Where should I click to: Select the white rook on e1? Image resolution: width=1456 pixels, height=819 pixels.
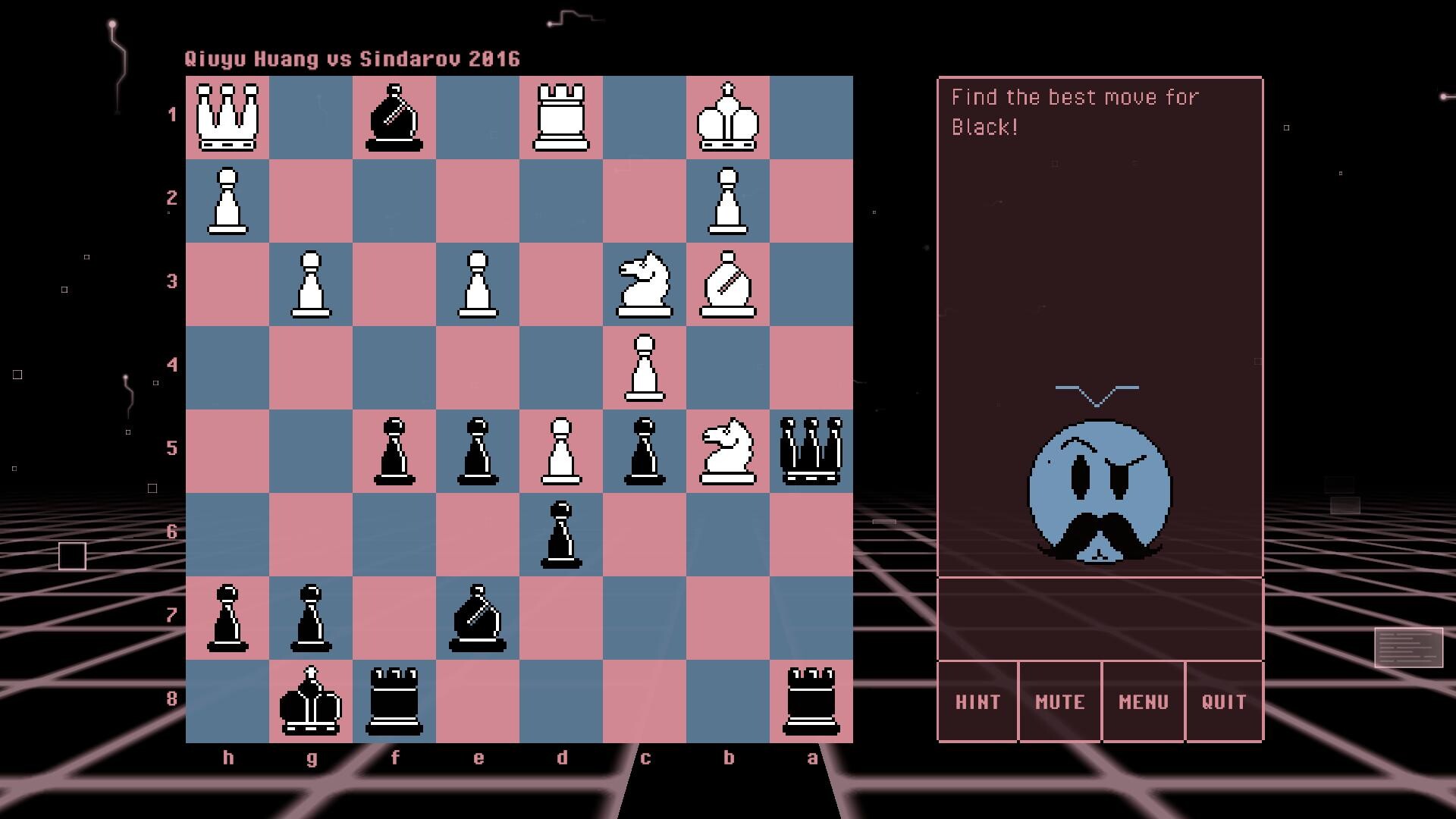tap(561, 118)
